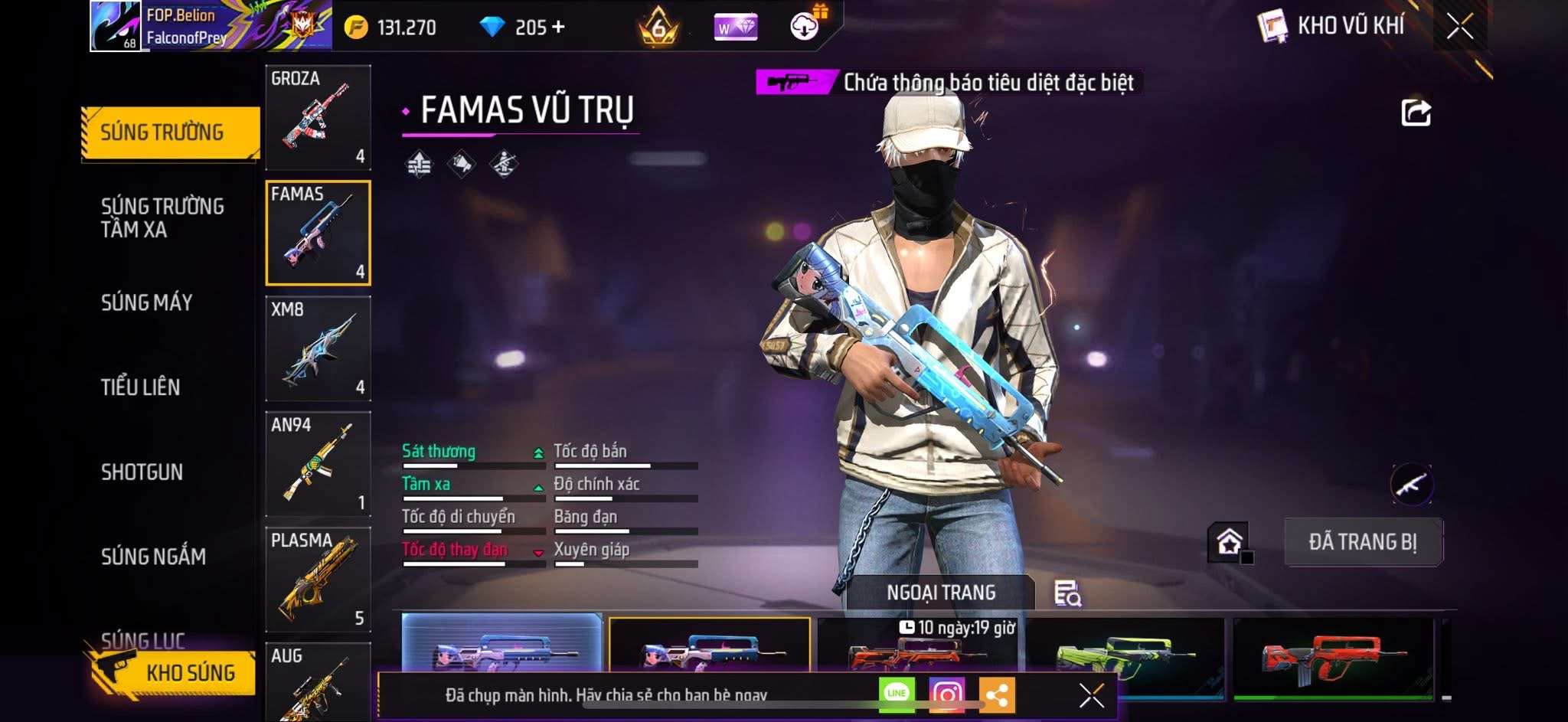Select the red FAMAS skin thumbnail
This screenshot has width=1568, height=722.
point(1332,658)
